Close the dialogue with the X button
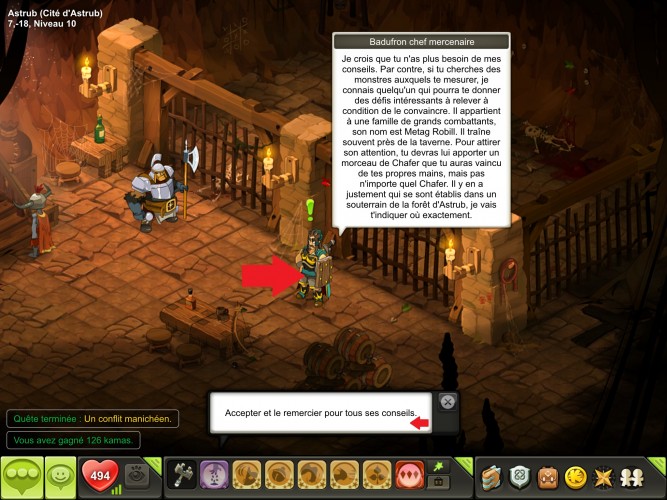667x500 pixels. [448, 402]
